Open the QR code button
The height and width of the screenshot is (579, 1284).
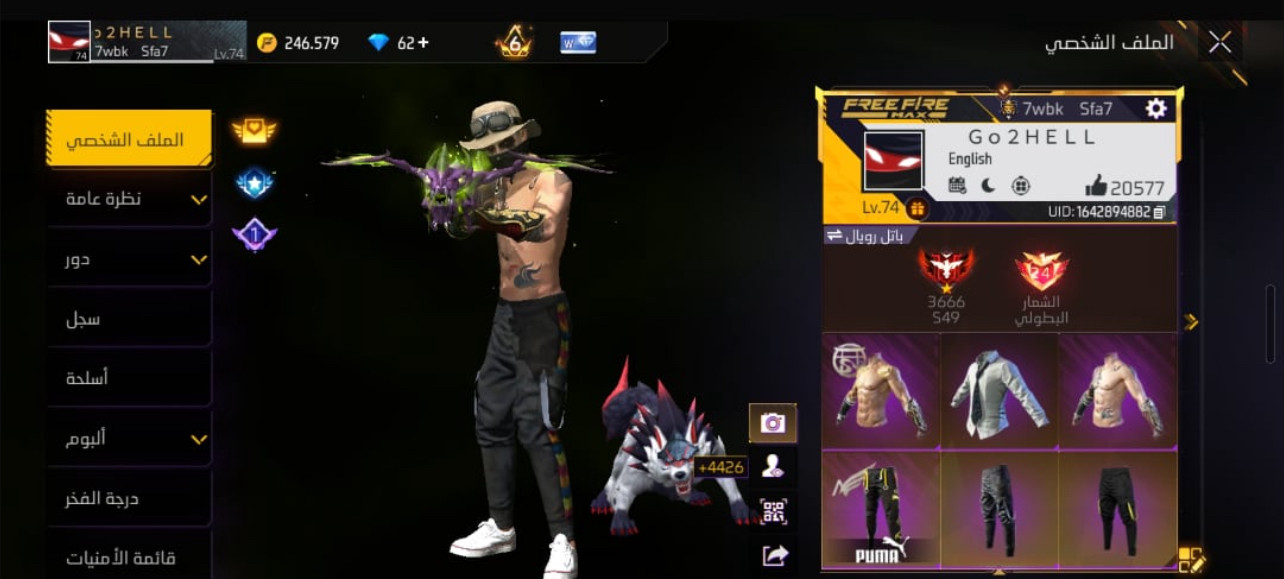click(773, 511)
